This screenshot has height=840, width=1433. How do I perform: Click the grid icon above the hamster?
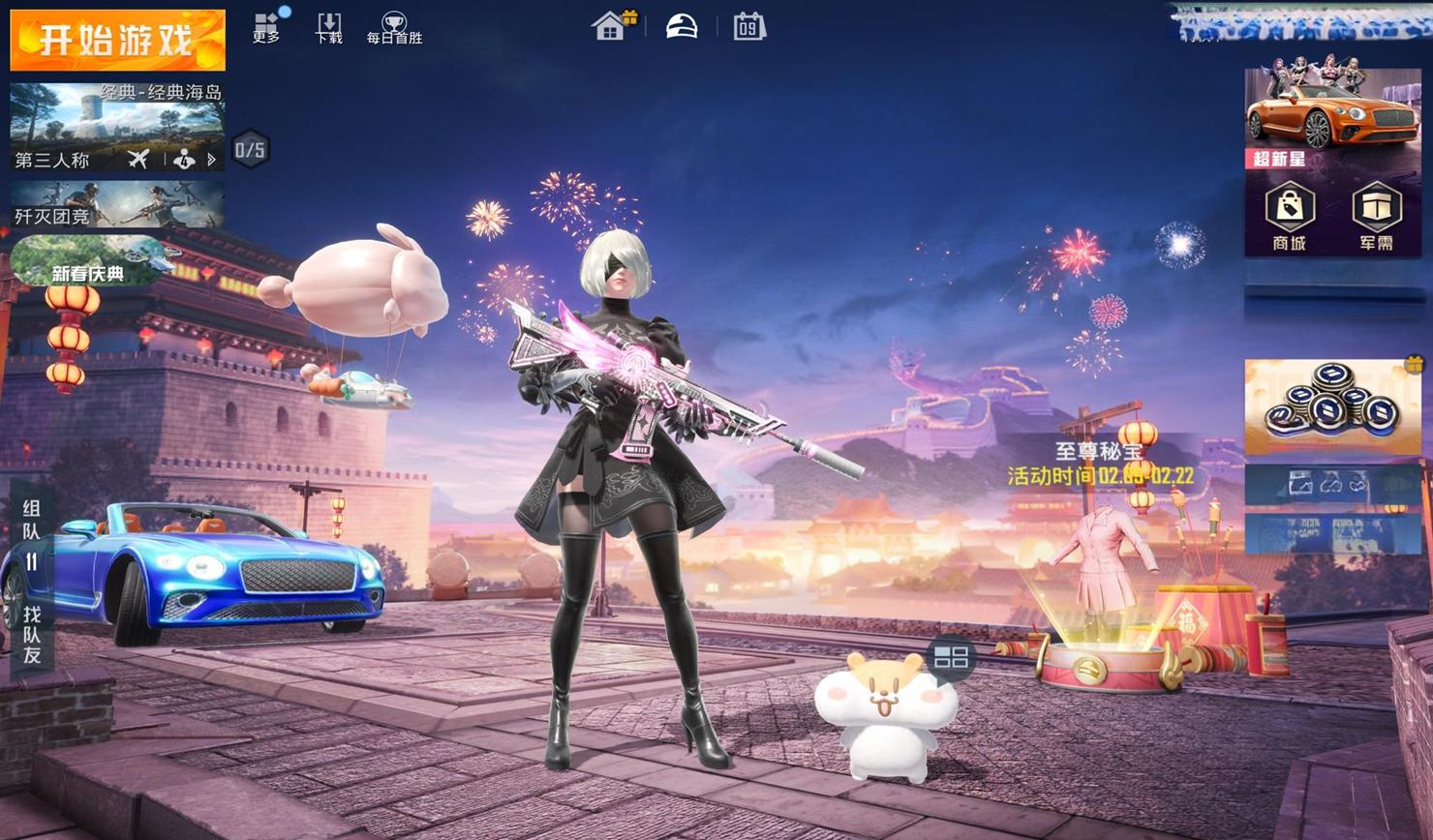(951, 658)
